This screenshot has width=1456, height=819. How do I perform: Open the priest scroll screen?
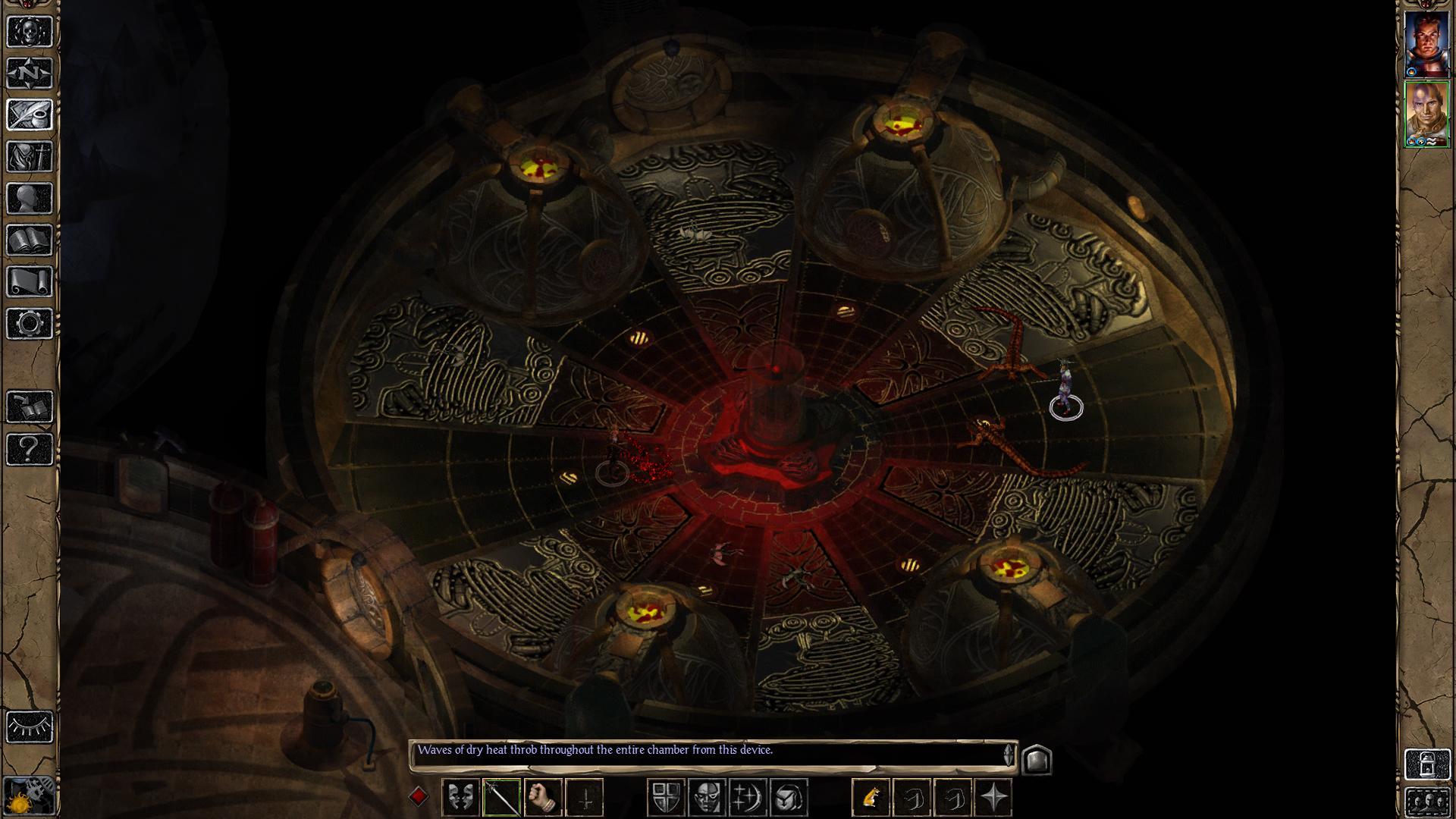(x=30, y=282)
